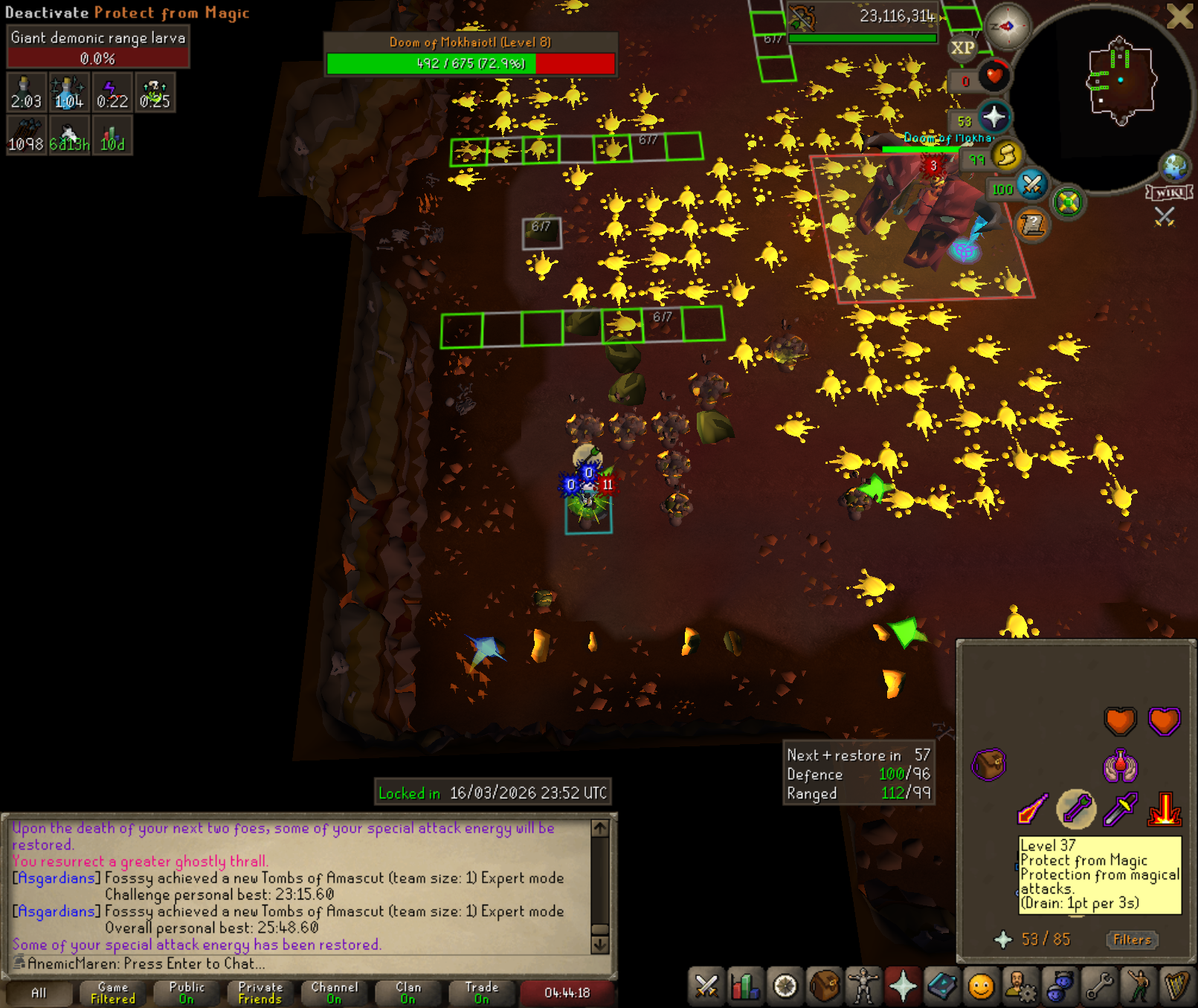Switch to the Skills tab
Screen dimensions: 1198x1008
745,986
